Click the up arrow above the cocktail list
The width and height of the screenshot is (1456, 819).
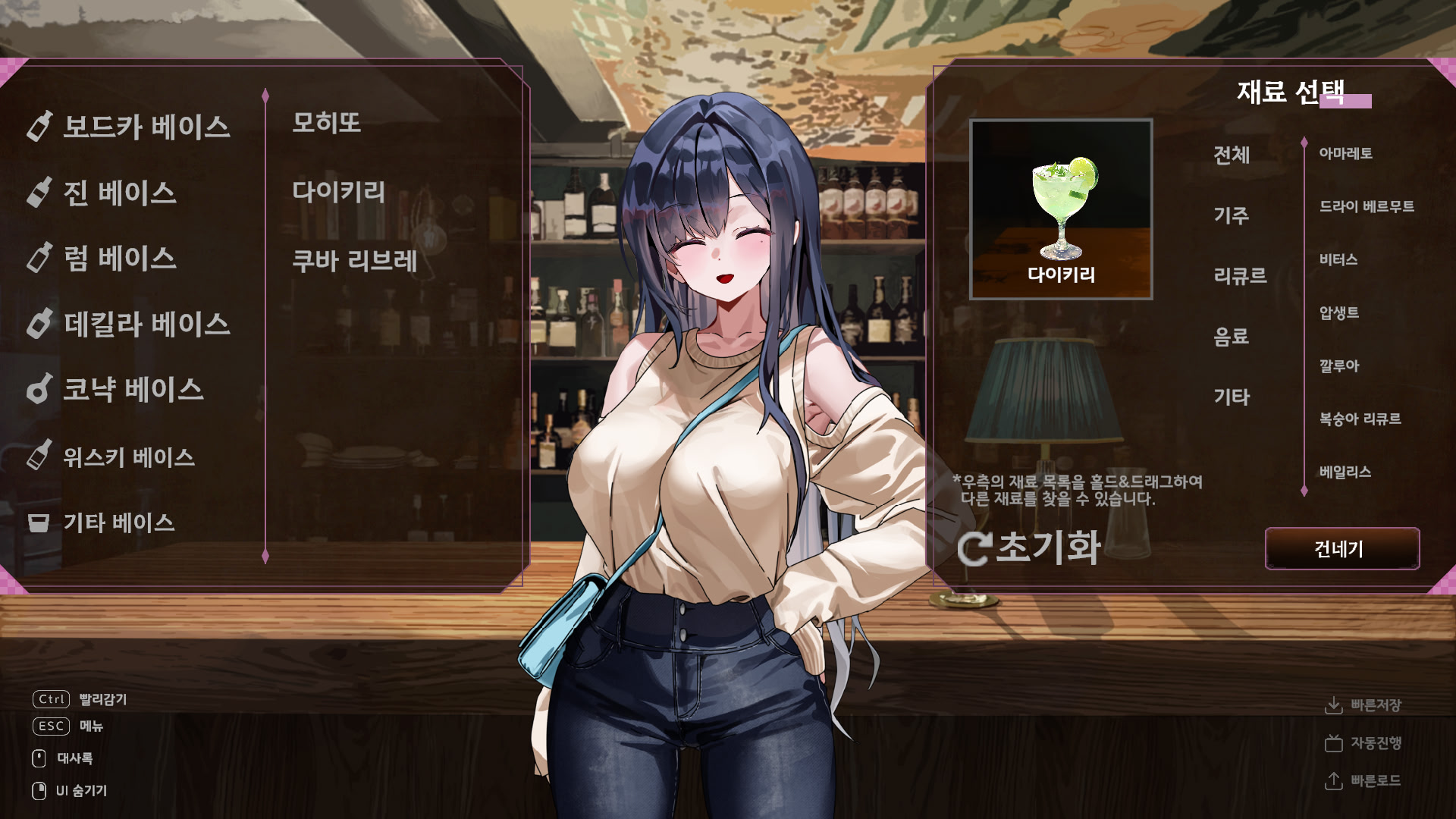pyautogui.click(x=265, y=95)
